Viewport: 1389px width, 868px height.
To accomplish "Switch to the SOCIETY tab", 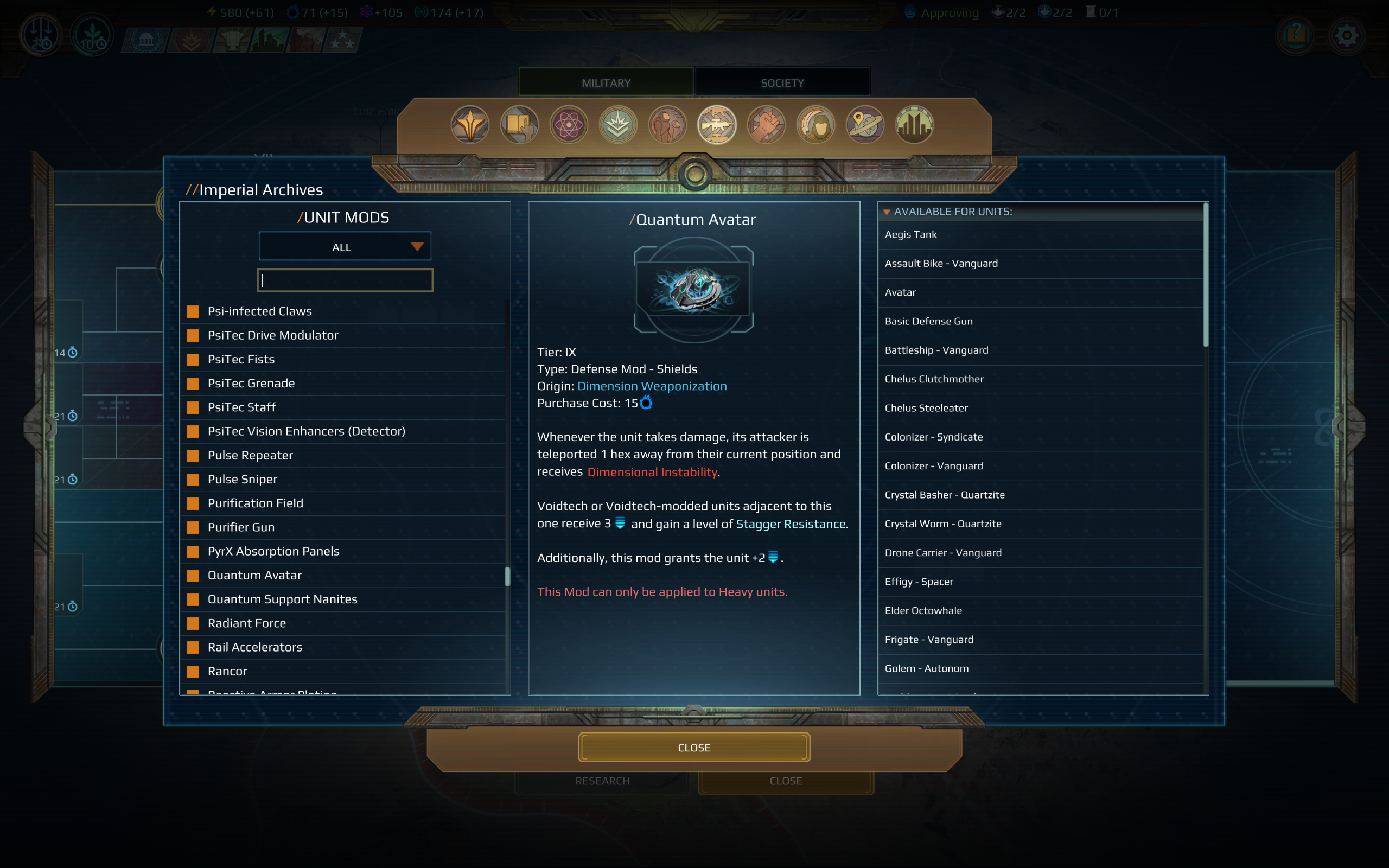I will click(782, 82).
